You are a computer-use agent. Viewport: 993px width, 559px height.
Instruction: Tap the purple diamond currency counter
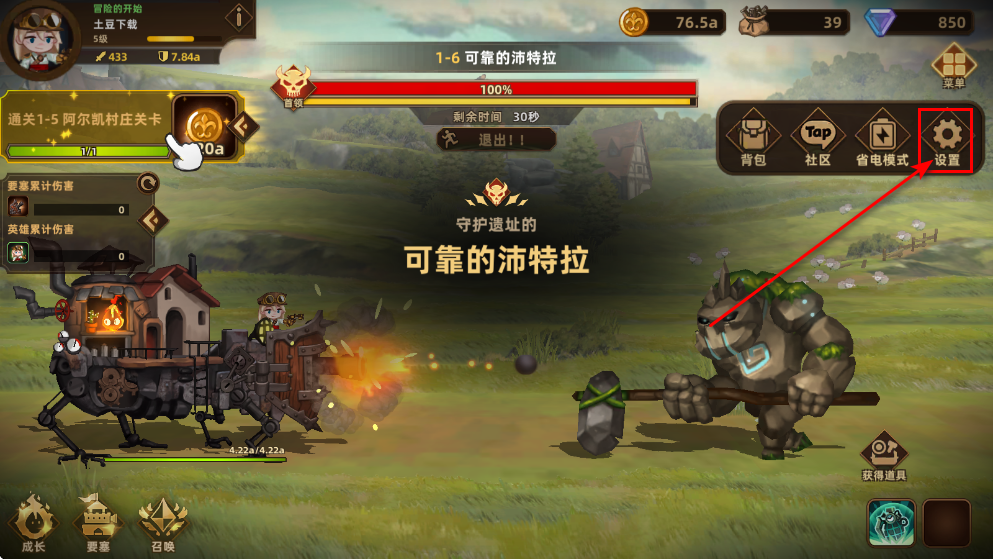tap(928, 22)
